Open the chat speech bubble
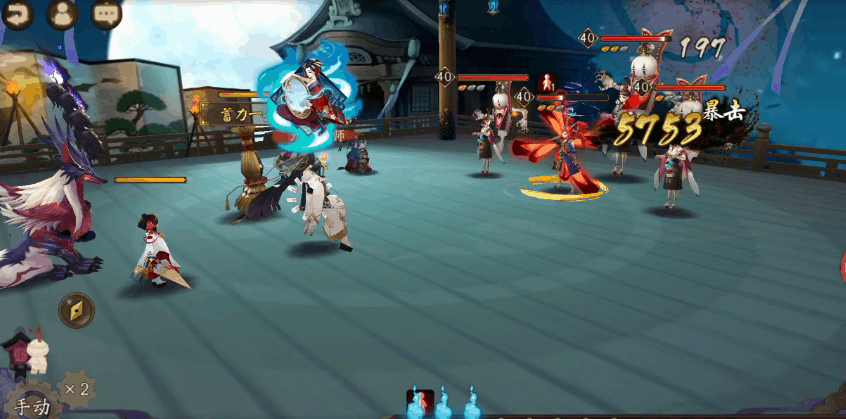Viewport: 846px width, 419px height. click(x=106, y=14)
